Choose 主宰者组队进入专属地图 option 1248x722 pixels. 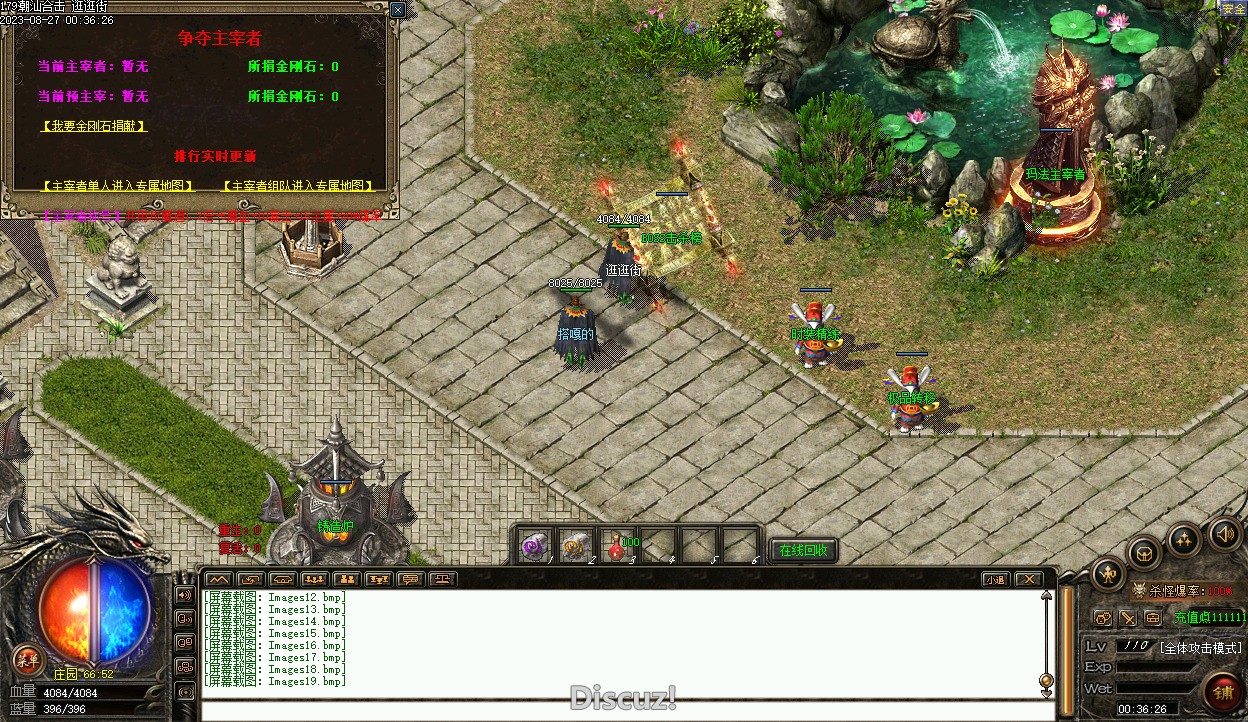(302, 186)
